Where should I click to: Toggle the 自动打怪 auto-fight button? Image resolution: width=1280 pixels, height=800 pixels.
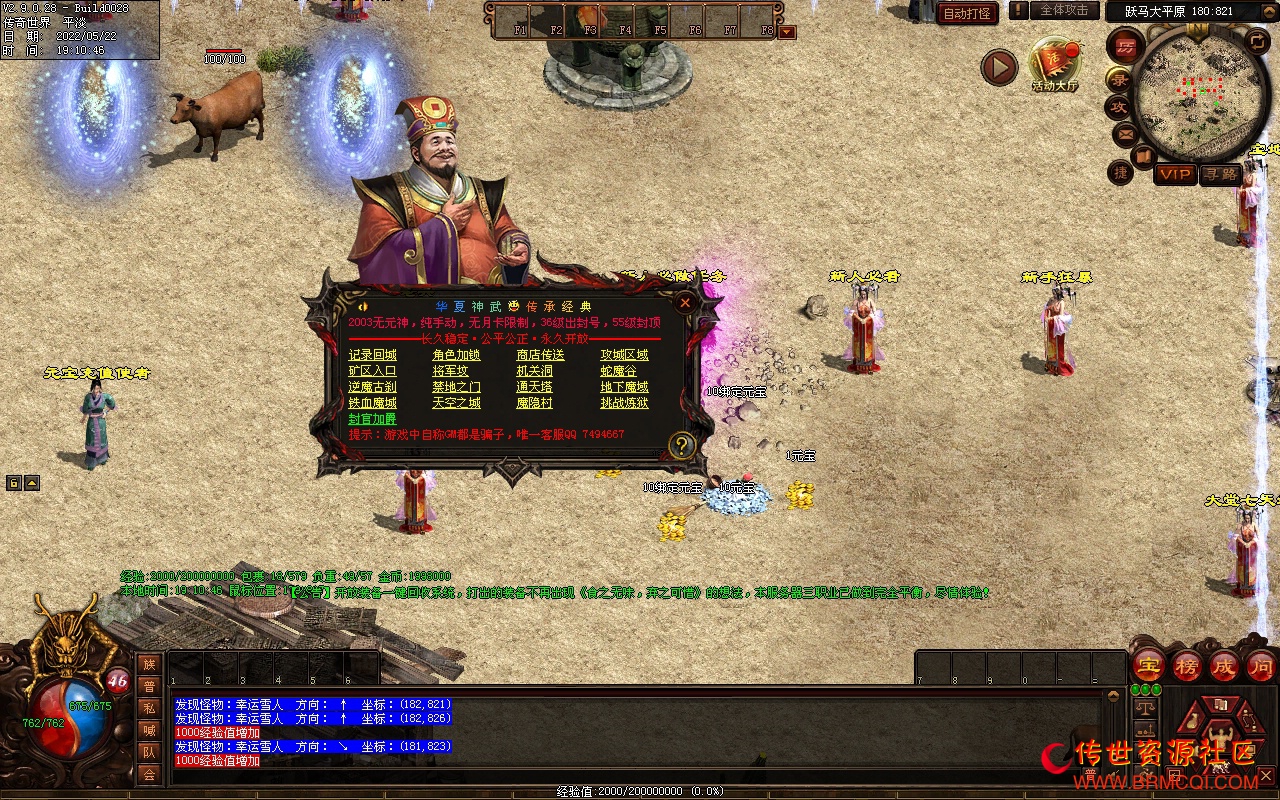pyautogui.click(x=967, y=13)
